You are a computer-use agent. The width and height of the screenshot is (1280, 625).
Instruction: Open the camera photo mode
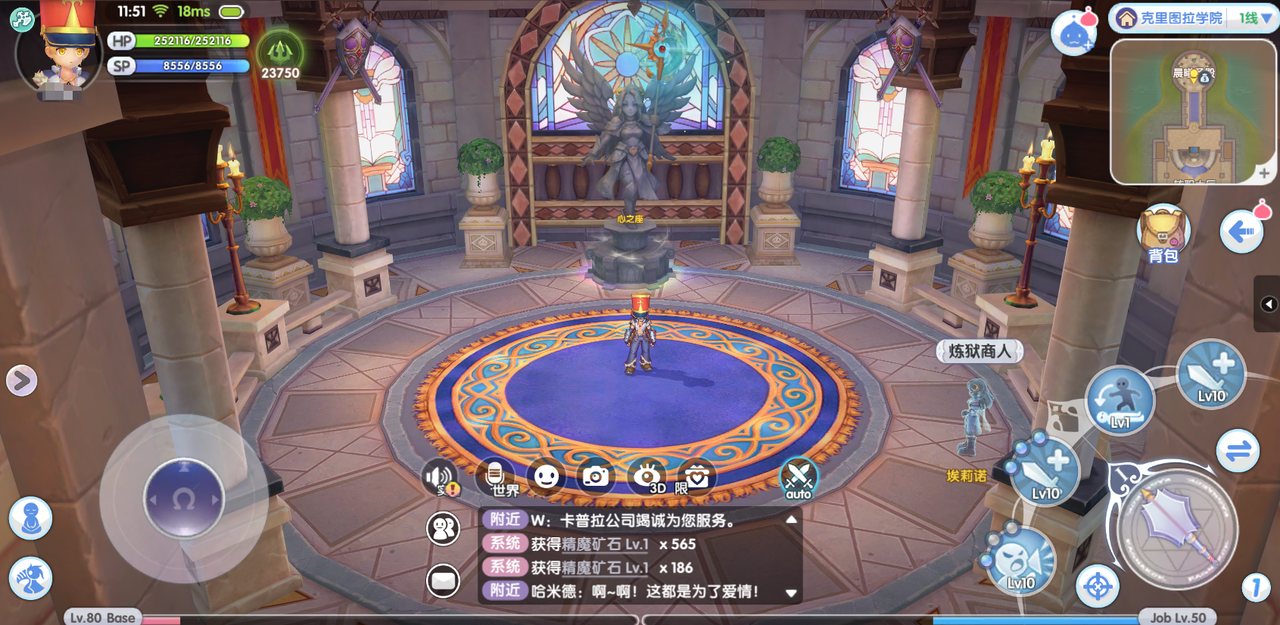[x=596, y=476]
